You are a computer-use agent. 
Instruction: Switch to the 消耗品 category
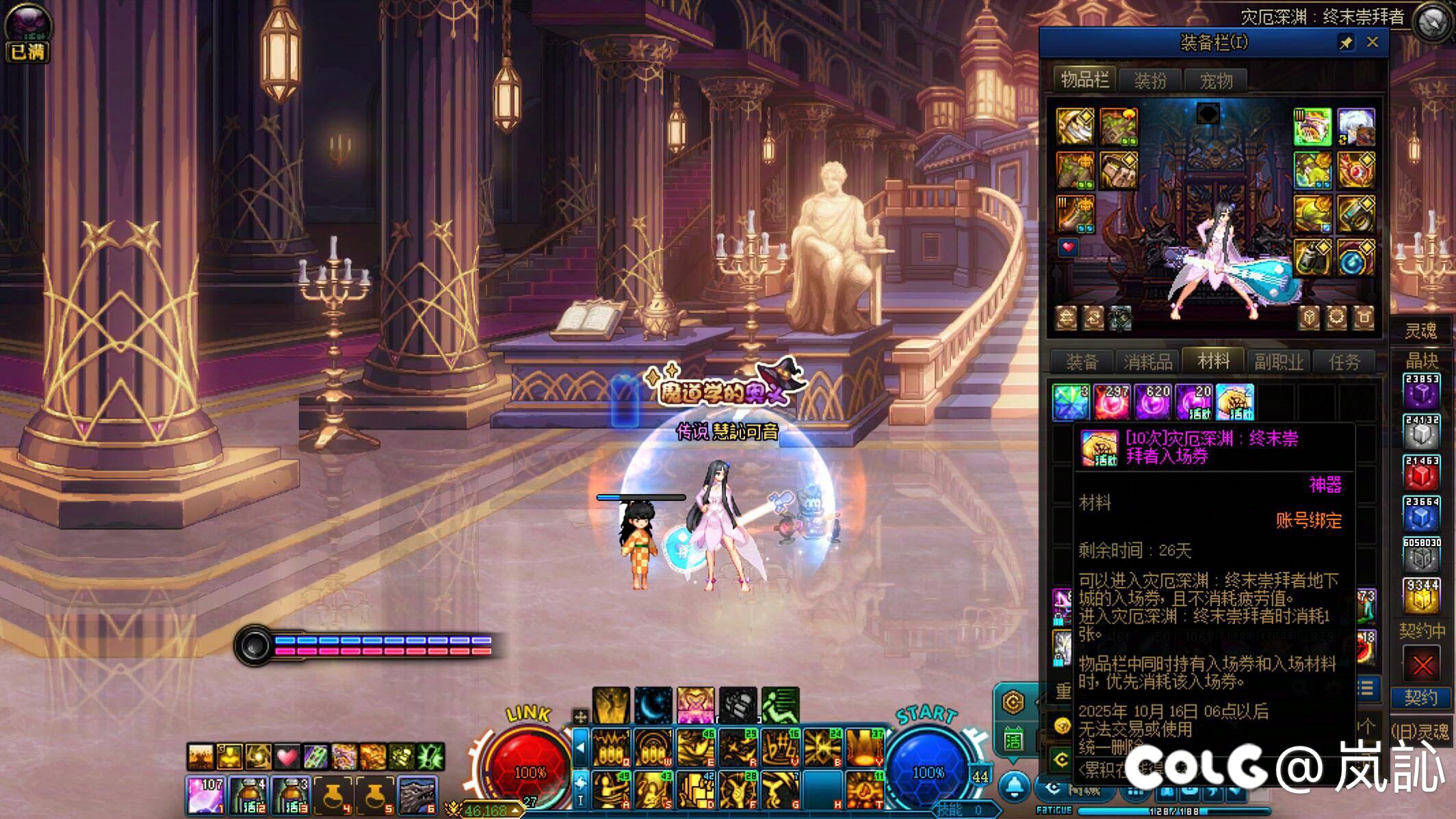(x=1147, y=361)
